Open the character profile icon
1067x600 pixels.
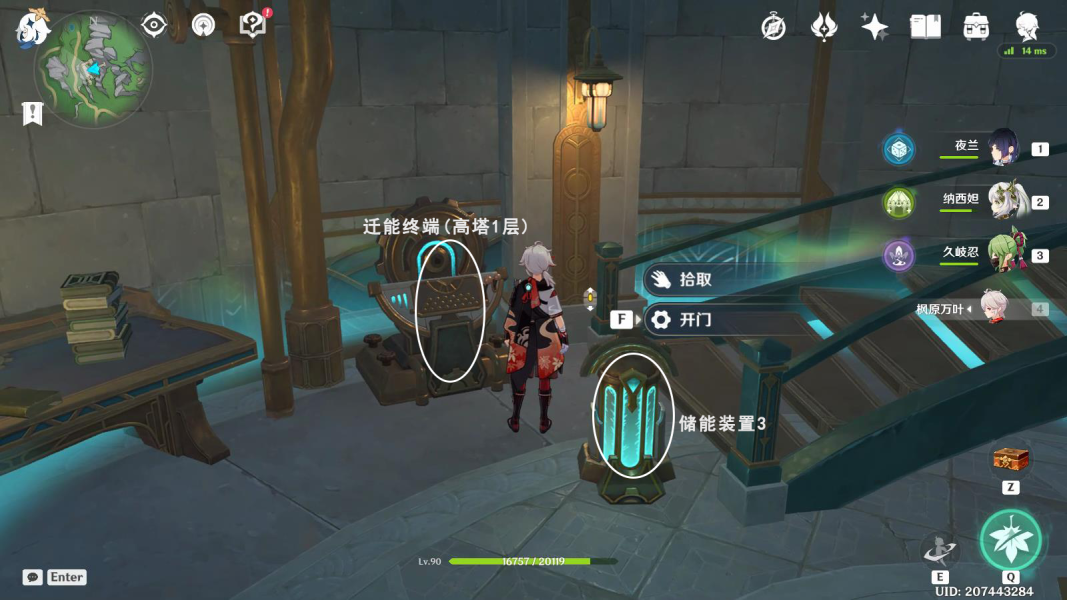(x=1027, y=27)
